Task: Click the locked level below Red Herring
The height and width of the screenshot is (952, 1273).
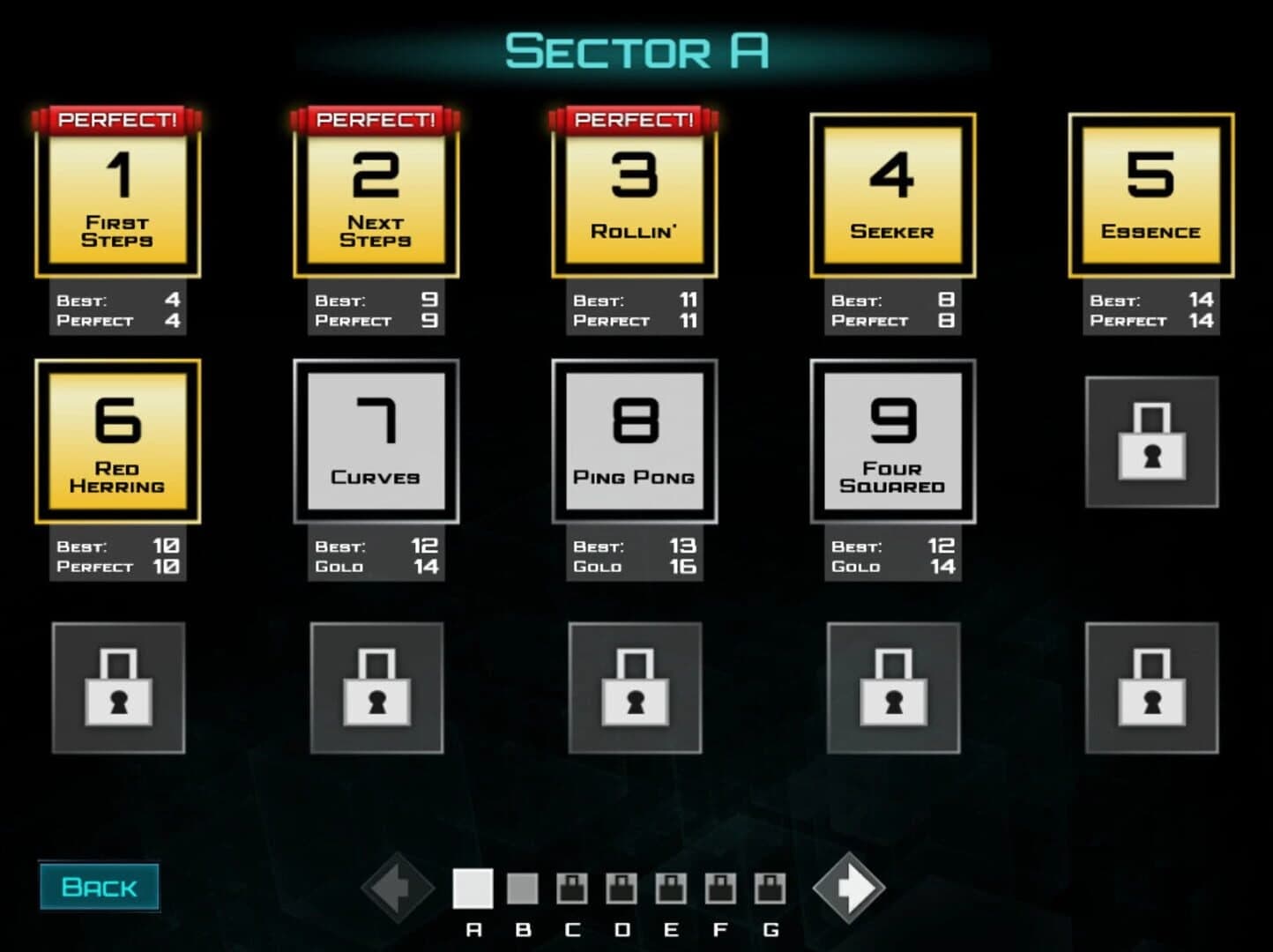Action: tap(118, 688)
